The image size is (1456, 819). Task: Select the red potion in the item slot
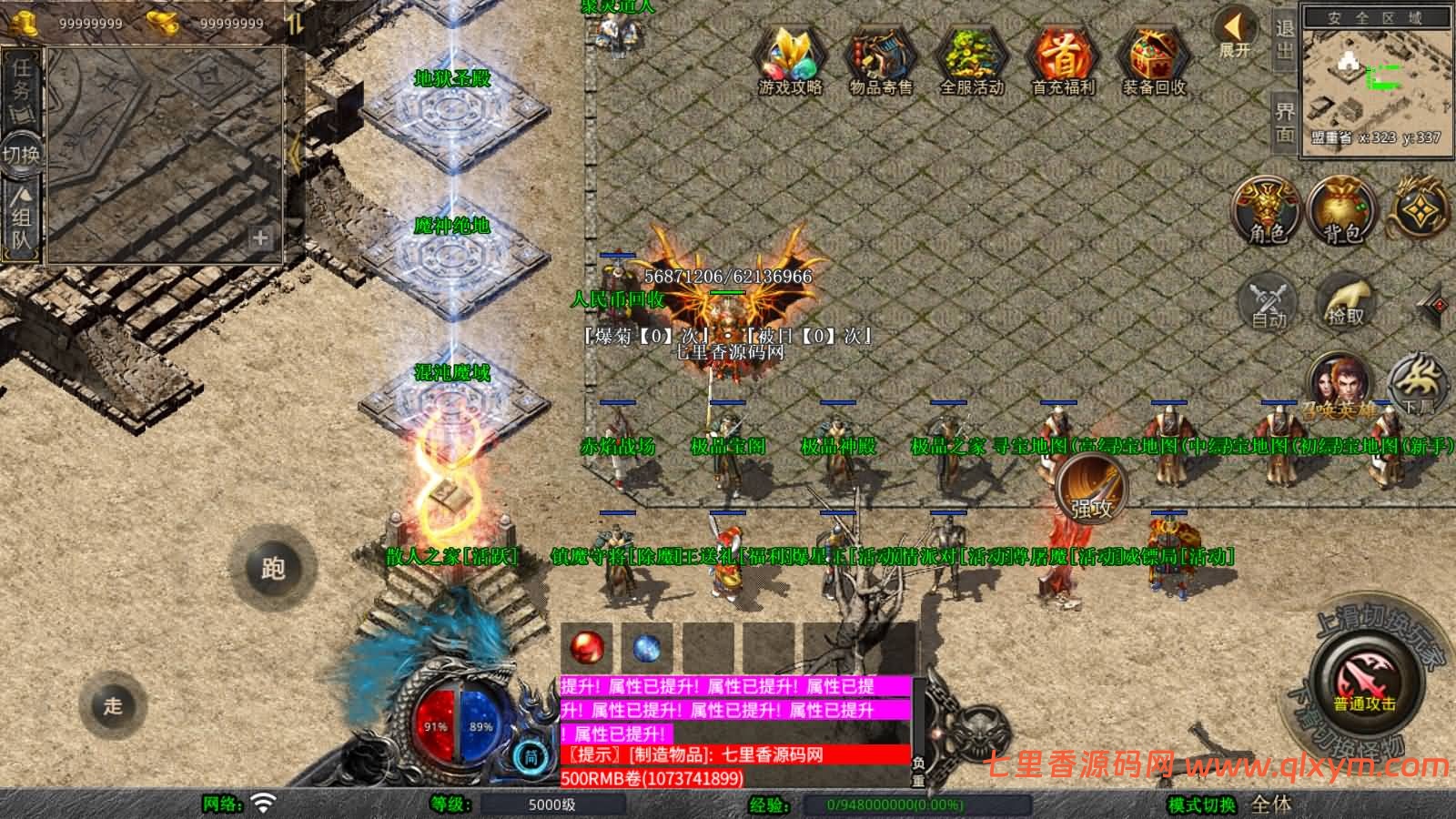tap(587, 646)
